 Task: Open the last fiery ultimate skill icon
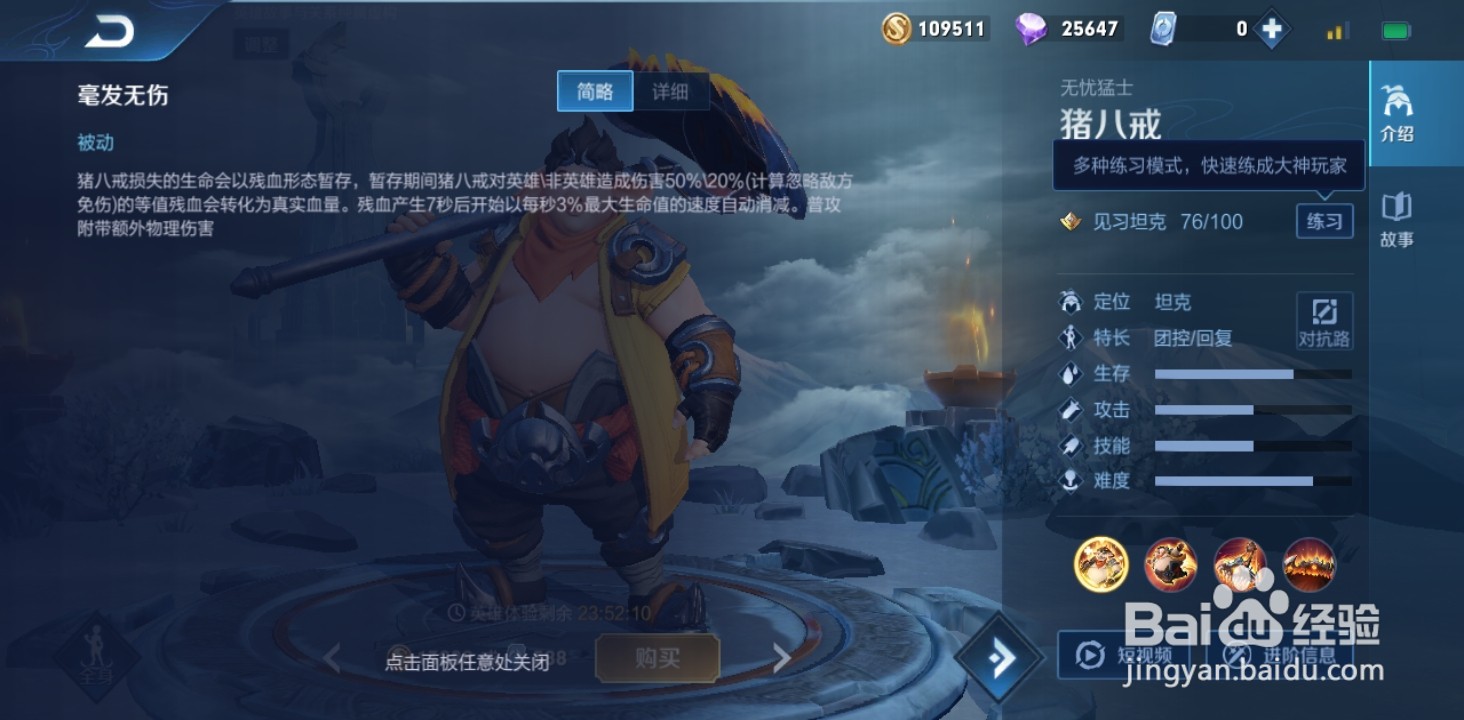point(1308,564)
